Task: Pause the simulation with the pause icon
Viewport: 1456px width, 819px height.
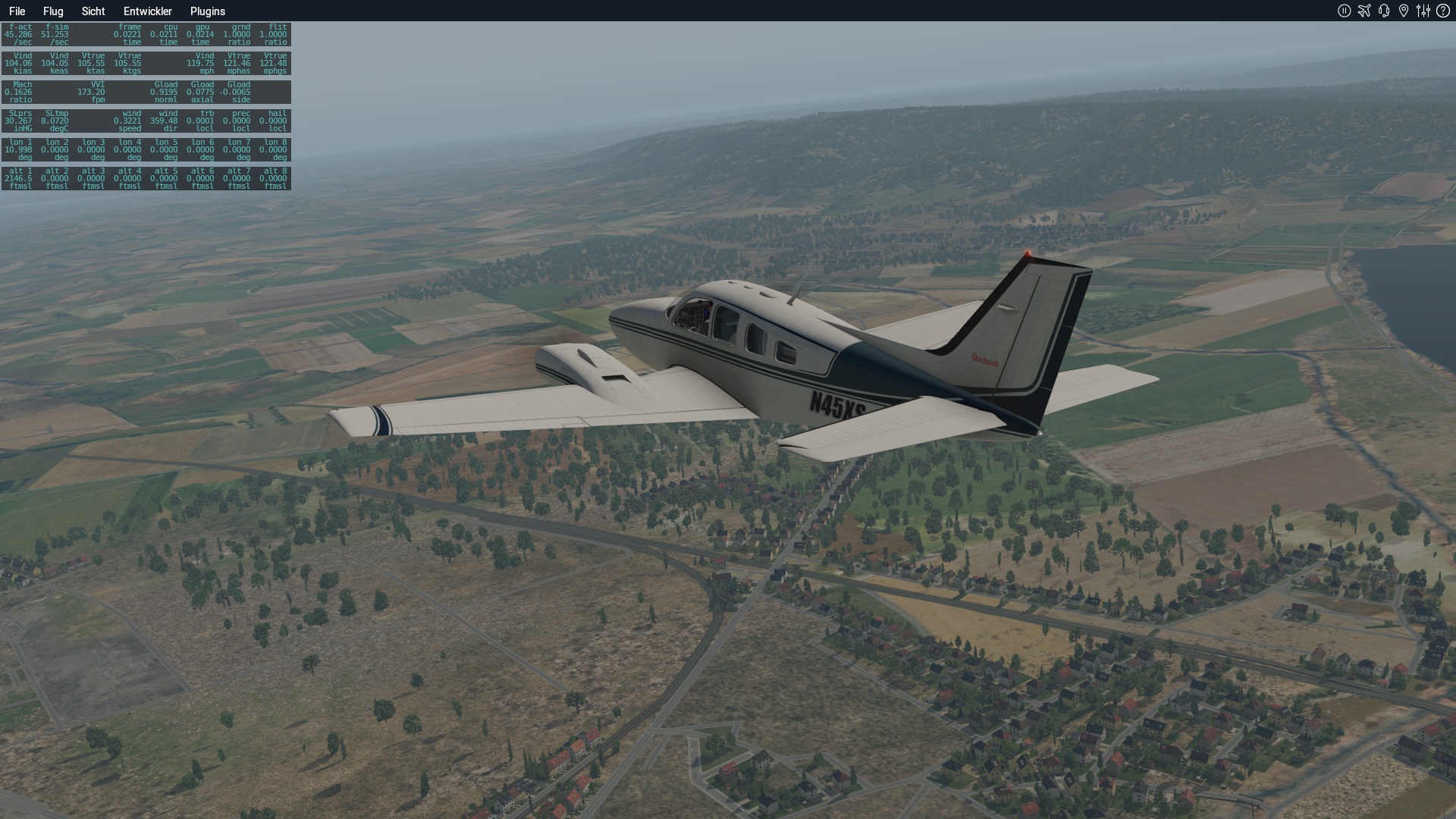Action: tap(1344, 11)
